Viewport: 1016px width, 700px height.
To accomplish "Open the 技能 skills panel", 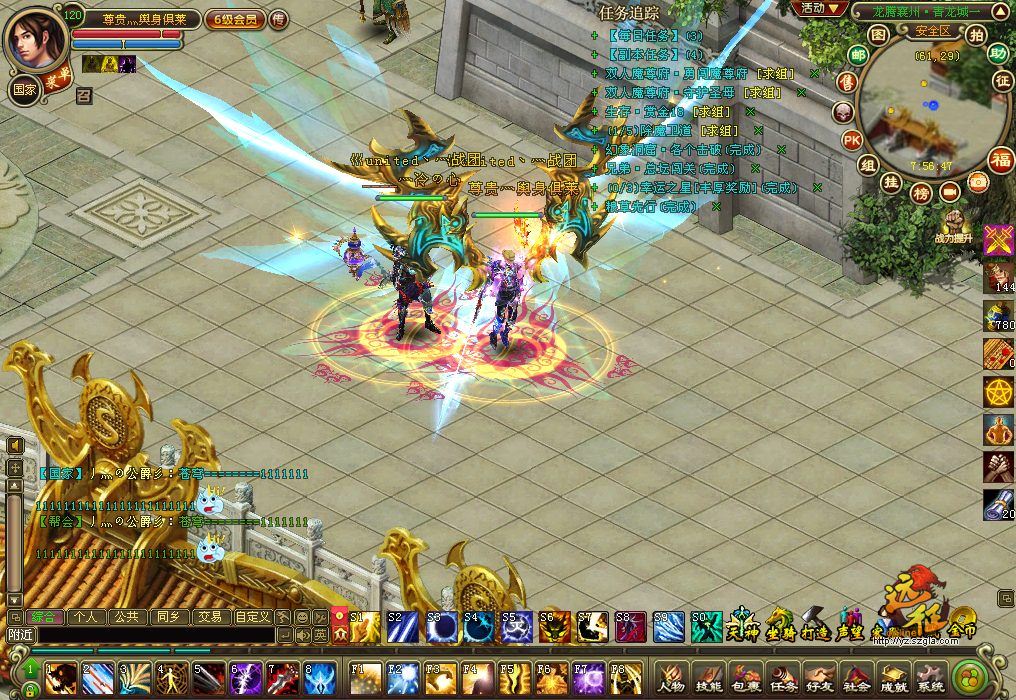I will (708, 680).
